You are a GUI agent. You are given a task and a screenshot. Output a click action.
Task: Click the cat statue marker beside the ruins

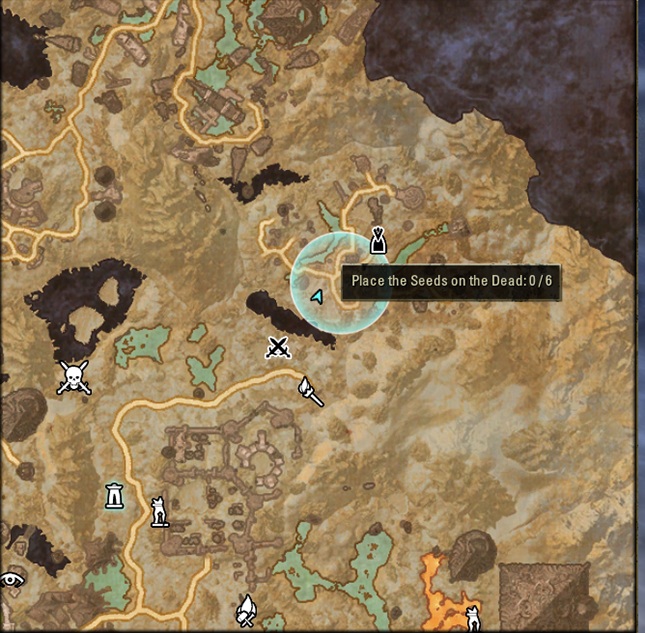158,511
